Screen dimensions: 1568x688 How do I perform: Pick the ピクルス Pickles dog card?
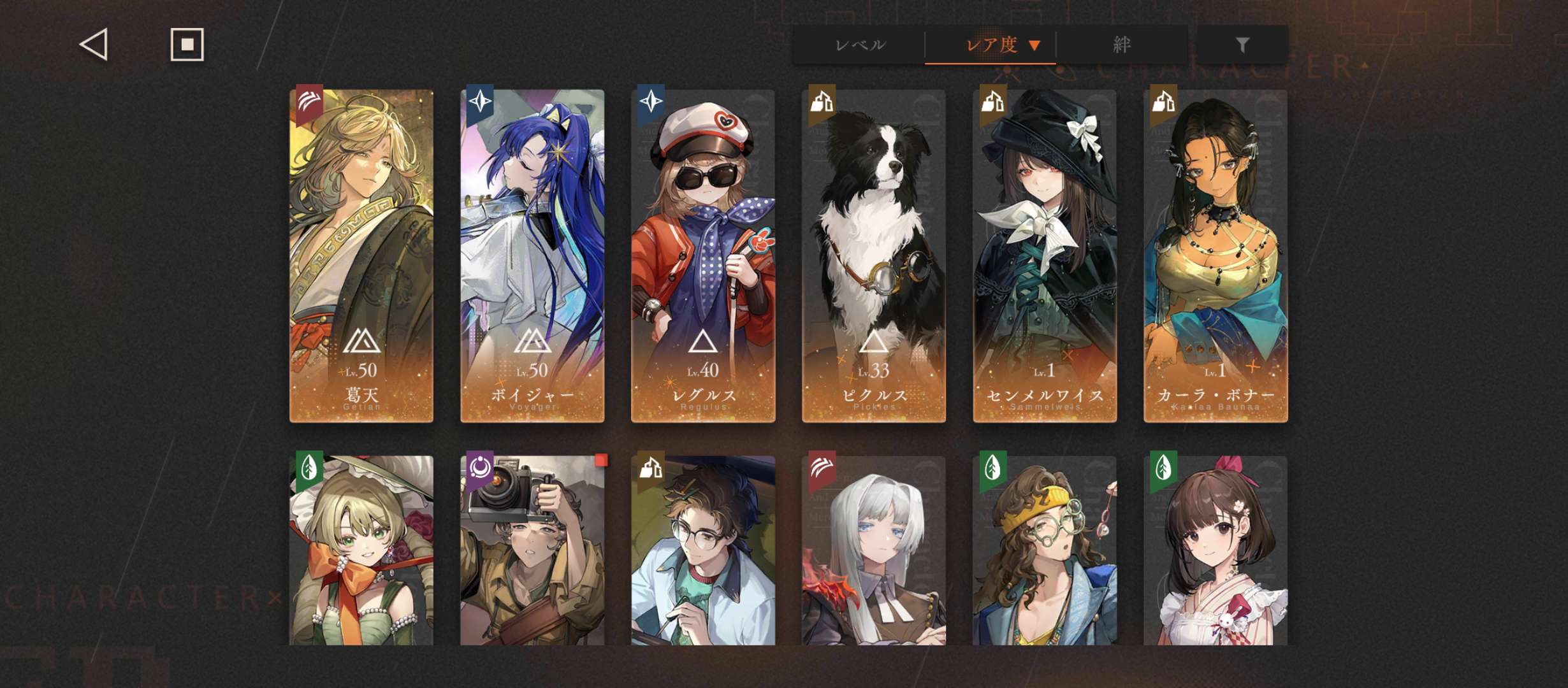coord(874,256)
